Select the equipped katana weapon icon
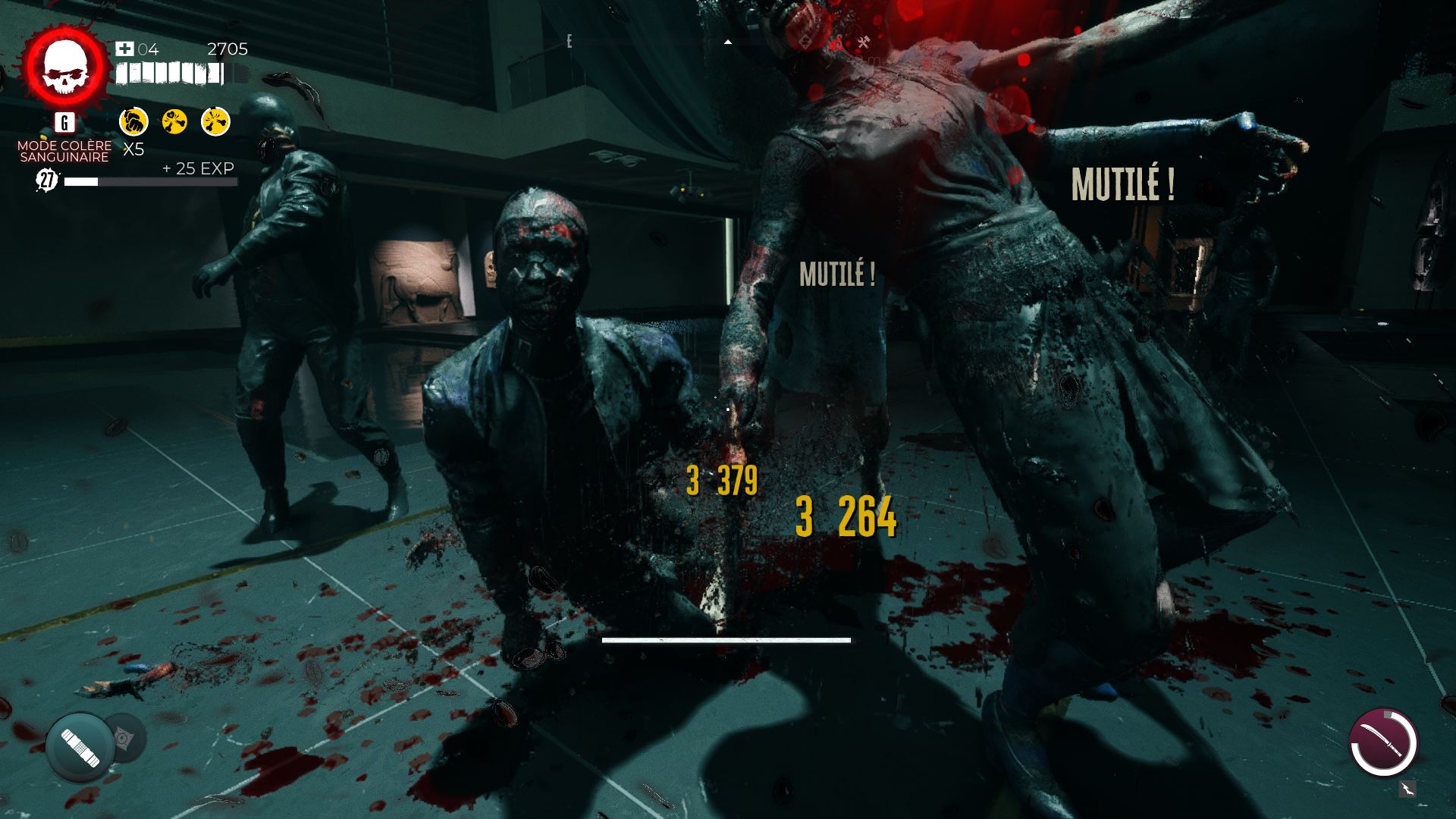 [1383, 742]
